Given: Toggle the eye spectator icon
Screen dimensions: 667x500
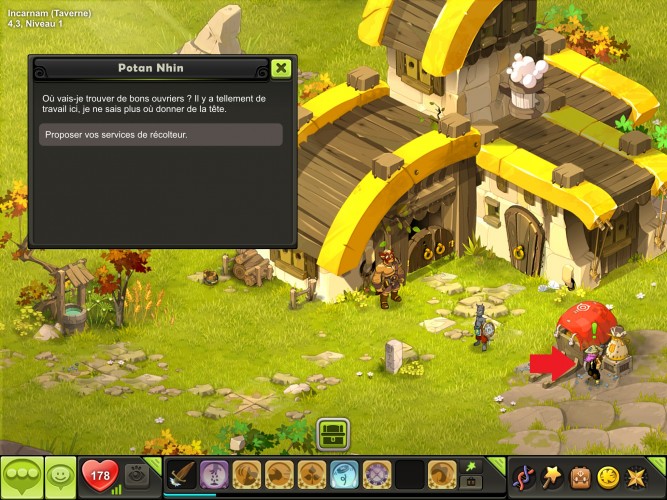Looking at the screenshot, I should (x=140, y=473).
